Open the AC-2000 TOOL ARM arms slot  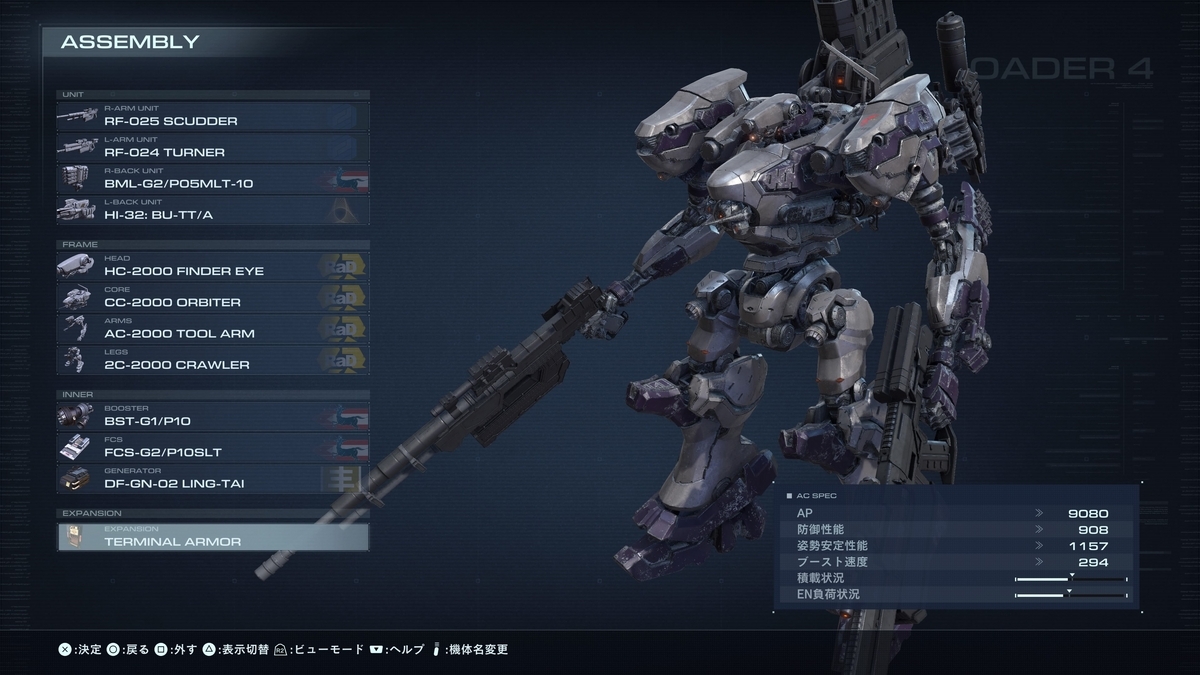212,329
